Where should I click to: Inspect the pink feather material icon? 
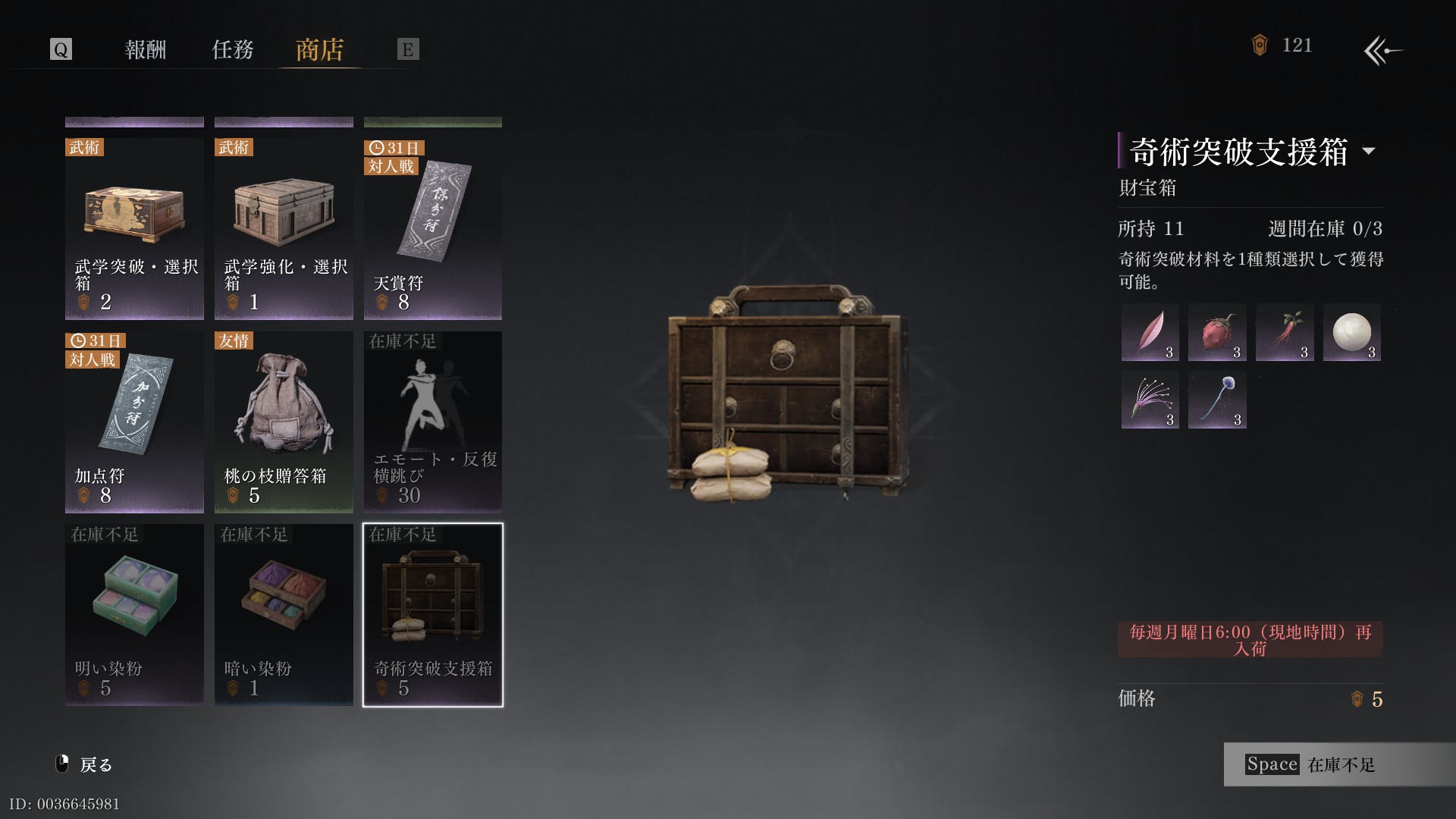[x=1150, y=332]
